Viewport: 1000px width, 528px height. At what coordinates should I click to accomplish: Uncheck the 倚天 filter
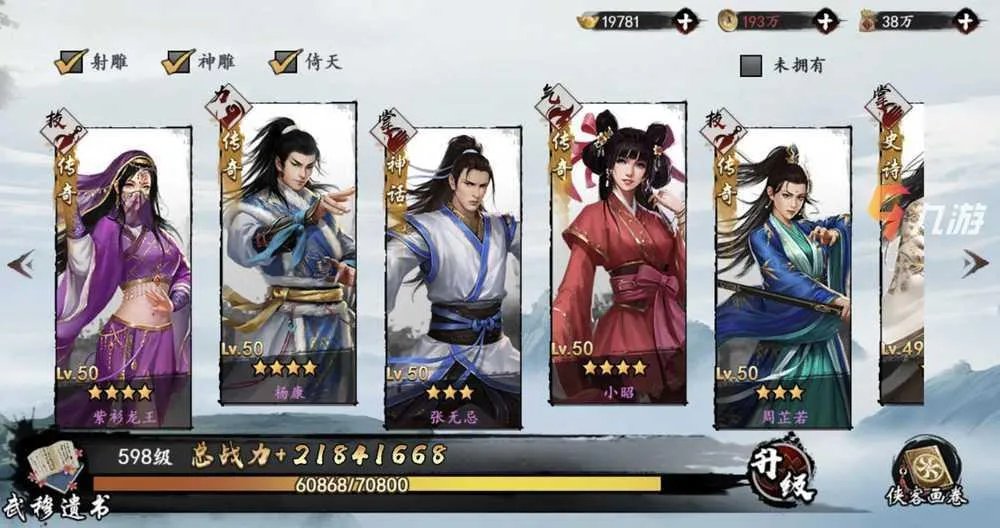point(285,62)
